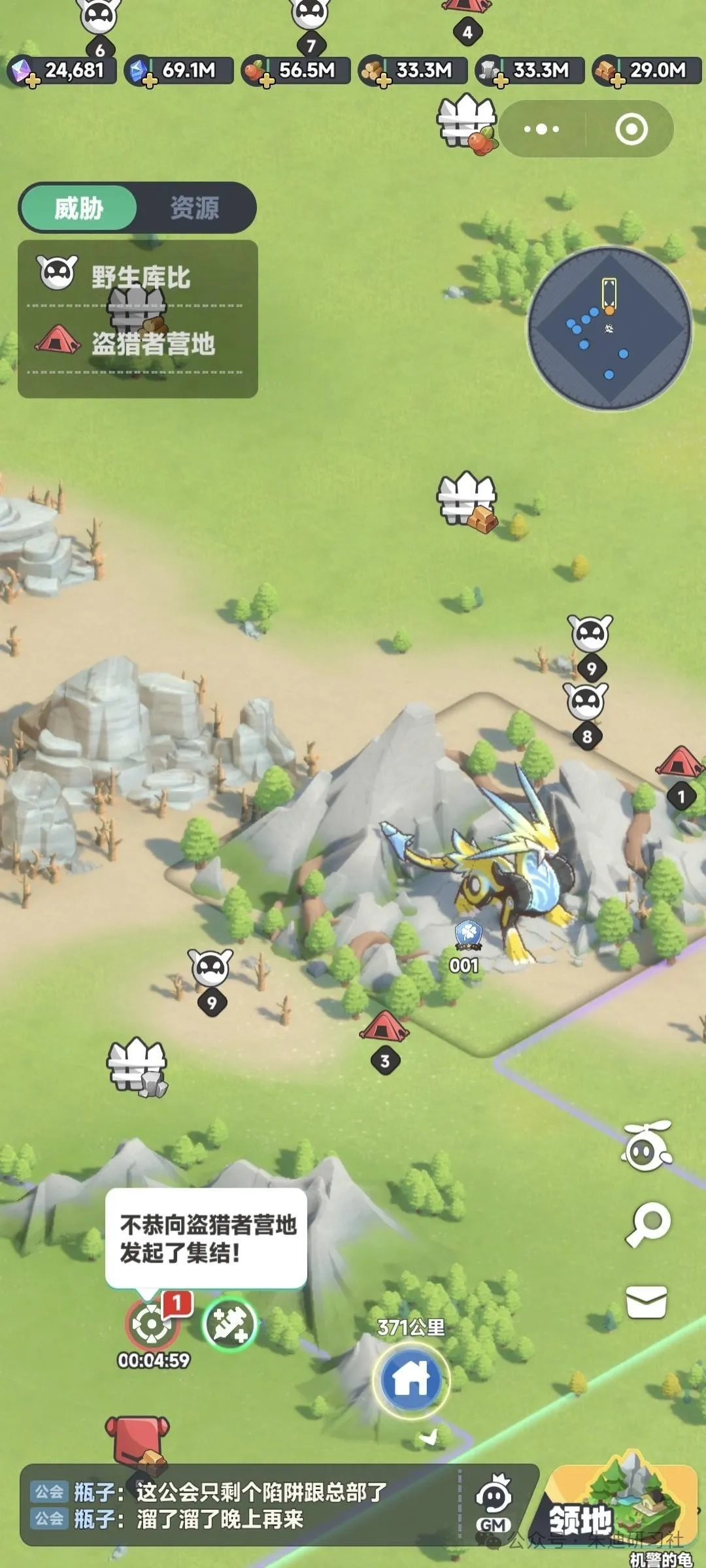Image resolution: width=706 pixels, height=1568 pixels.
Task: Add more wood resource
Action: point(384,80)
